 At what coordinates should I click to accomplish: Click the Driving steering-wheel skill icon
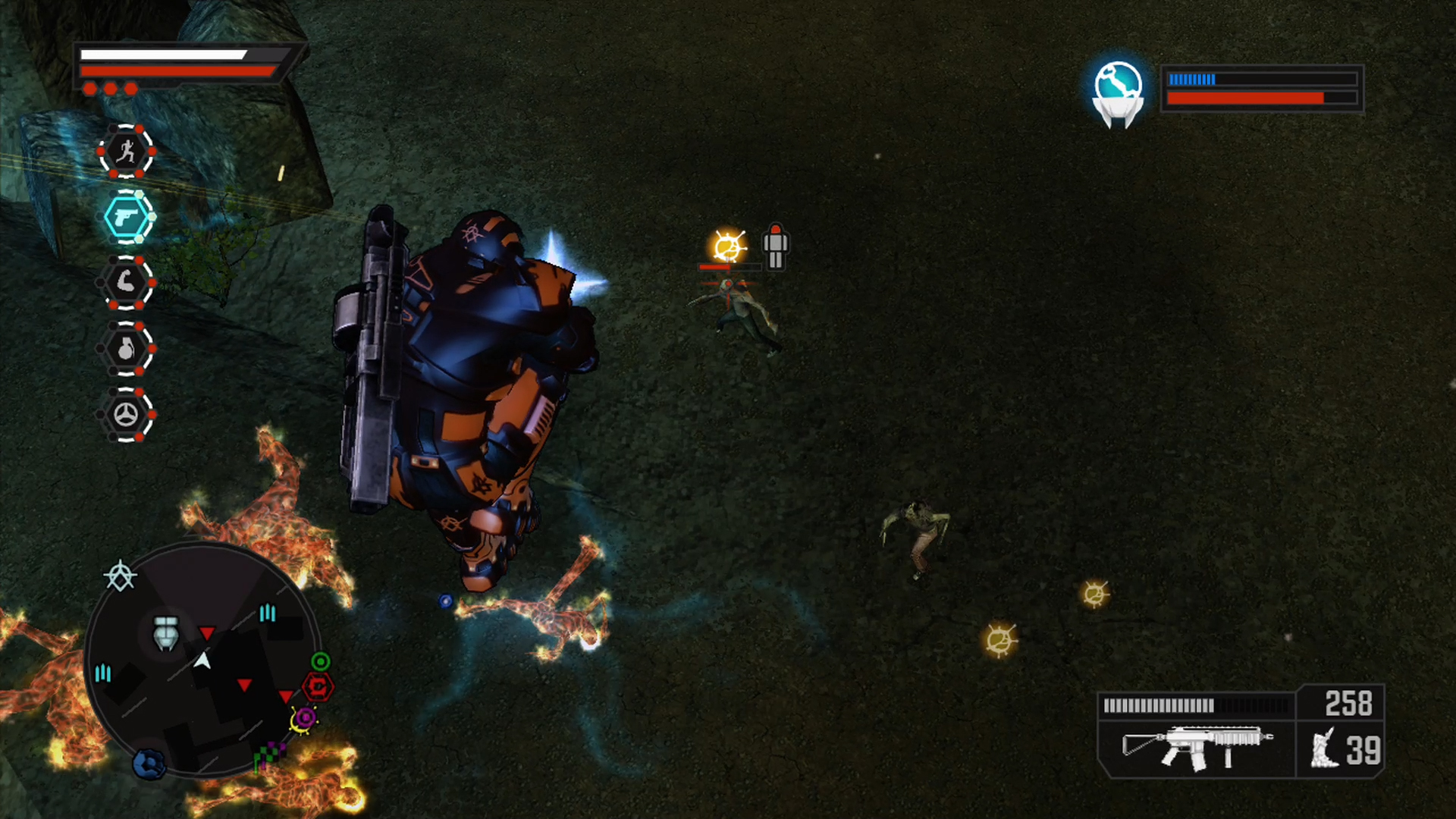click(x=127, y=414)
